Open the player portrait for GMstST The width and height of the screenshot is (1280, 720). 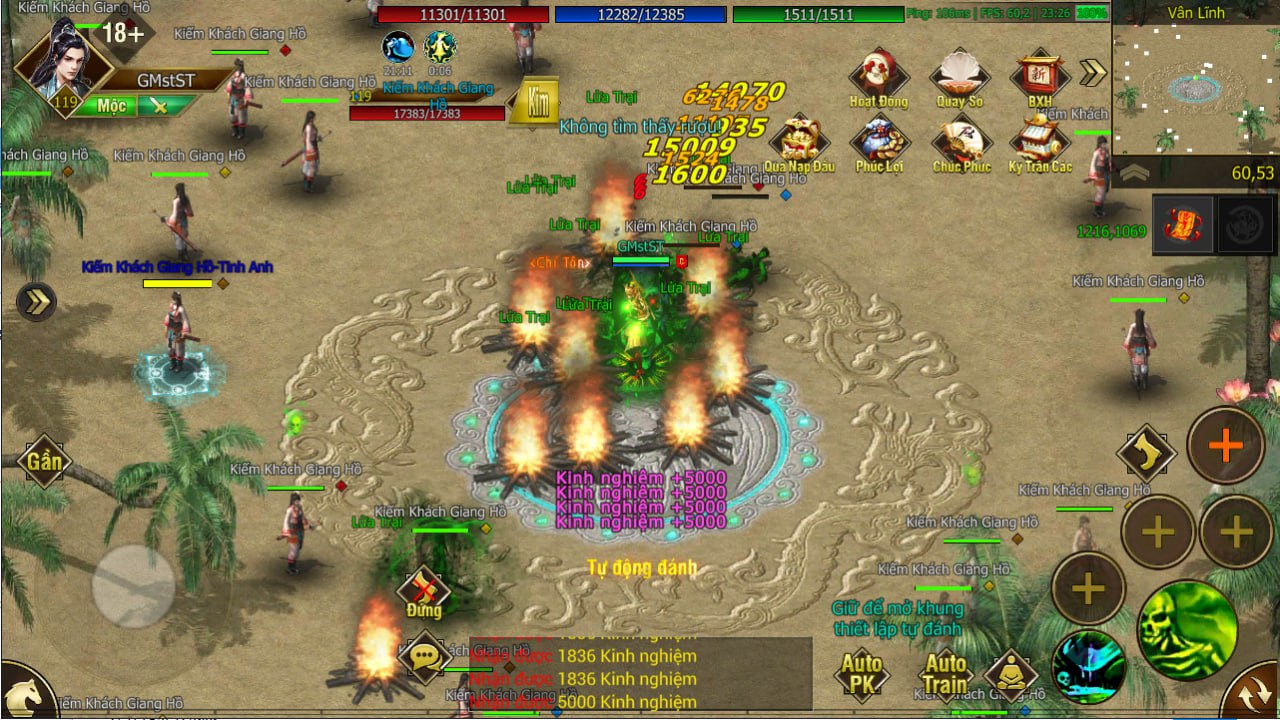61,62
